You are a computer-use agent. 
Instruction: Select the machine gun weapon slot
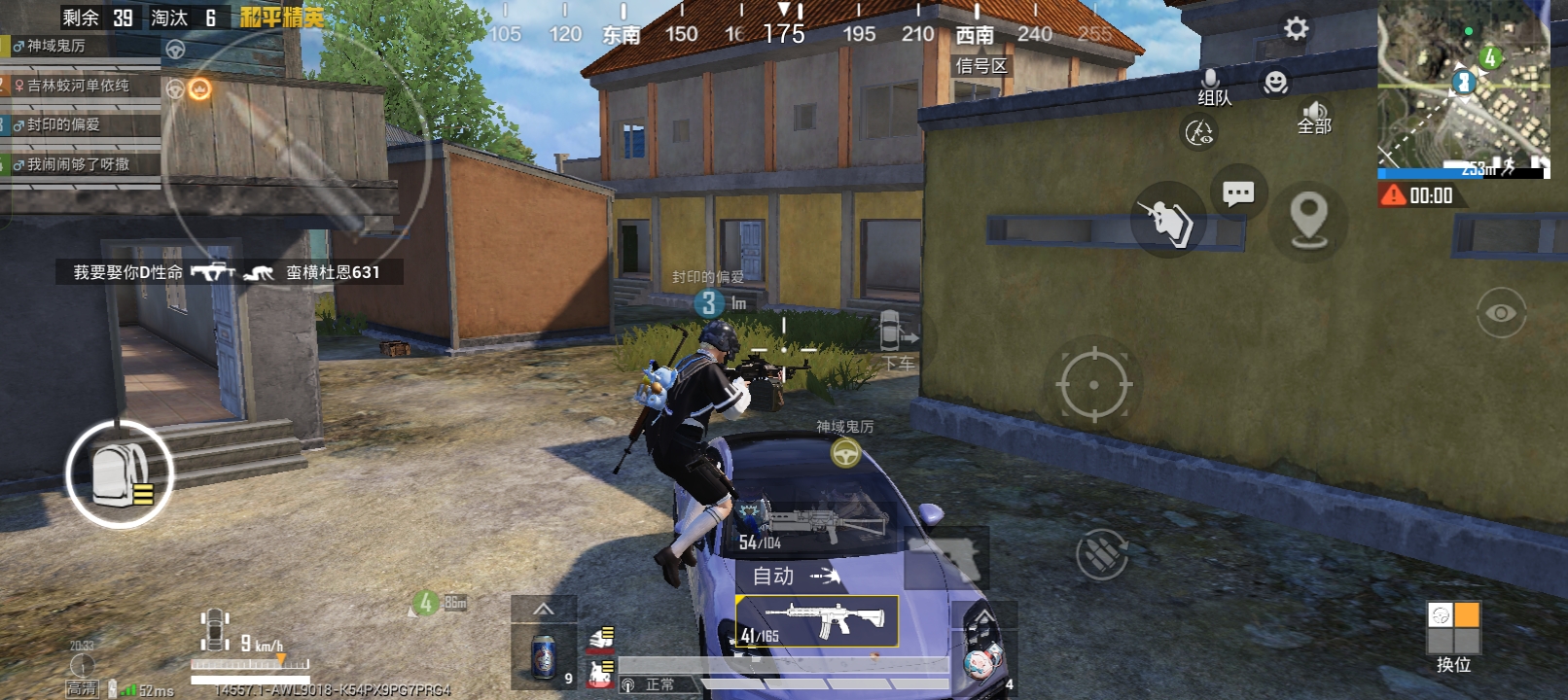click(x=813, y=526)
